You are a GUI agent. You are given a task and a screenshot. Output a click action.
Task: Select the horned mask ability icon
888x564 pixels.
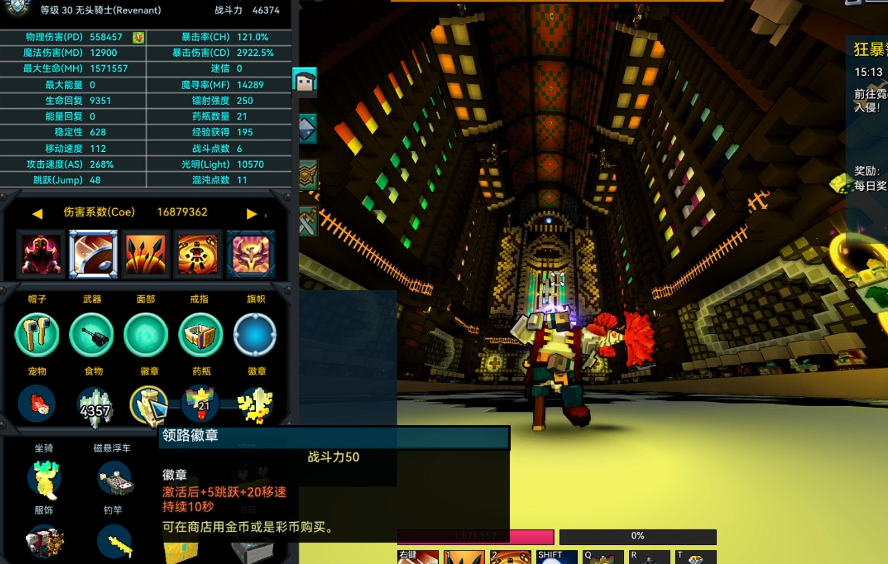[250, 254]
